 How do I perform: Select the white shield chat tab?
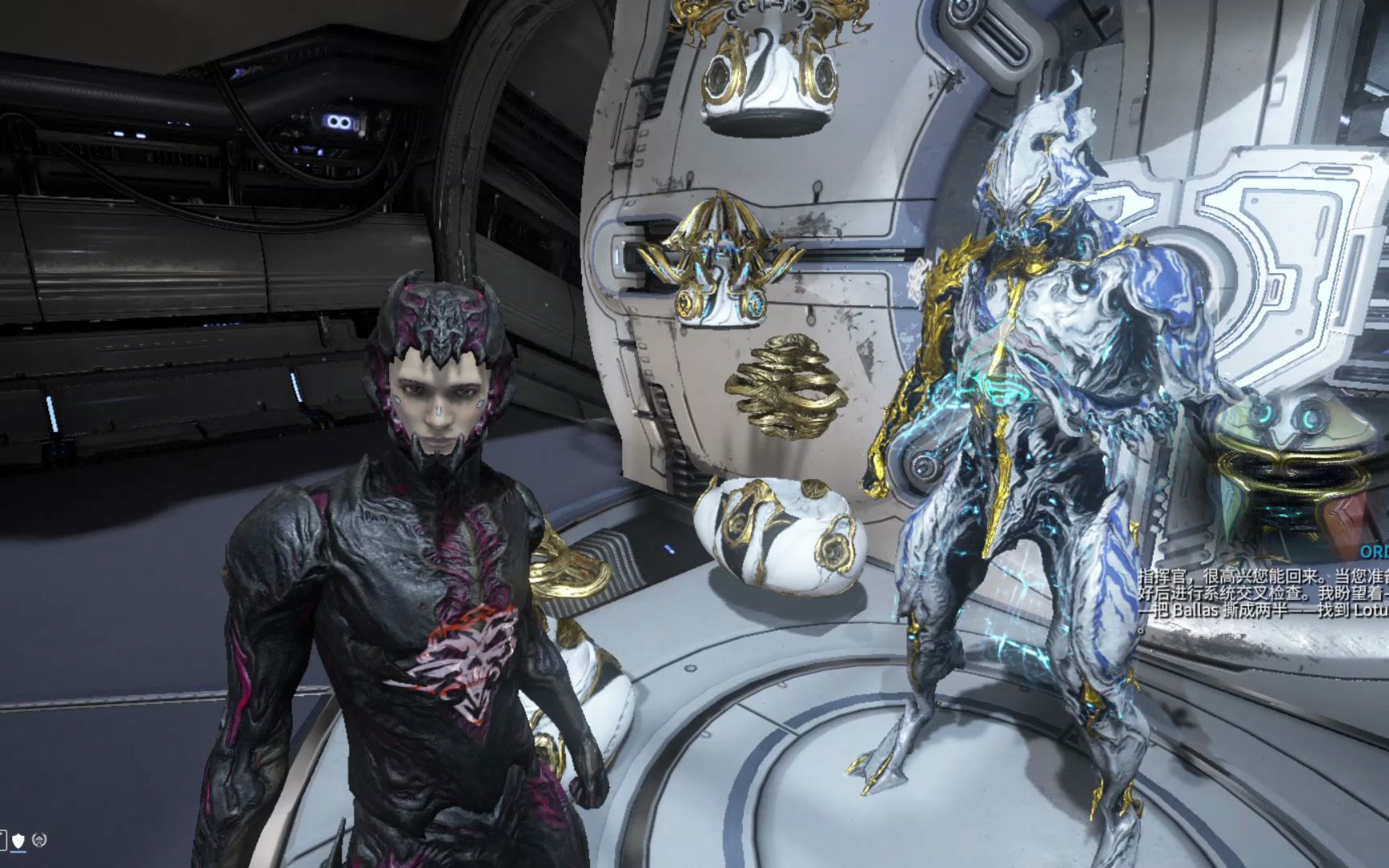click(18, 841)
